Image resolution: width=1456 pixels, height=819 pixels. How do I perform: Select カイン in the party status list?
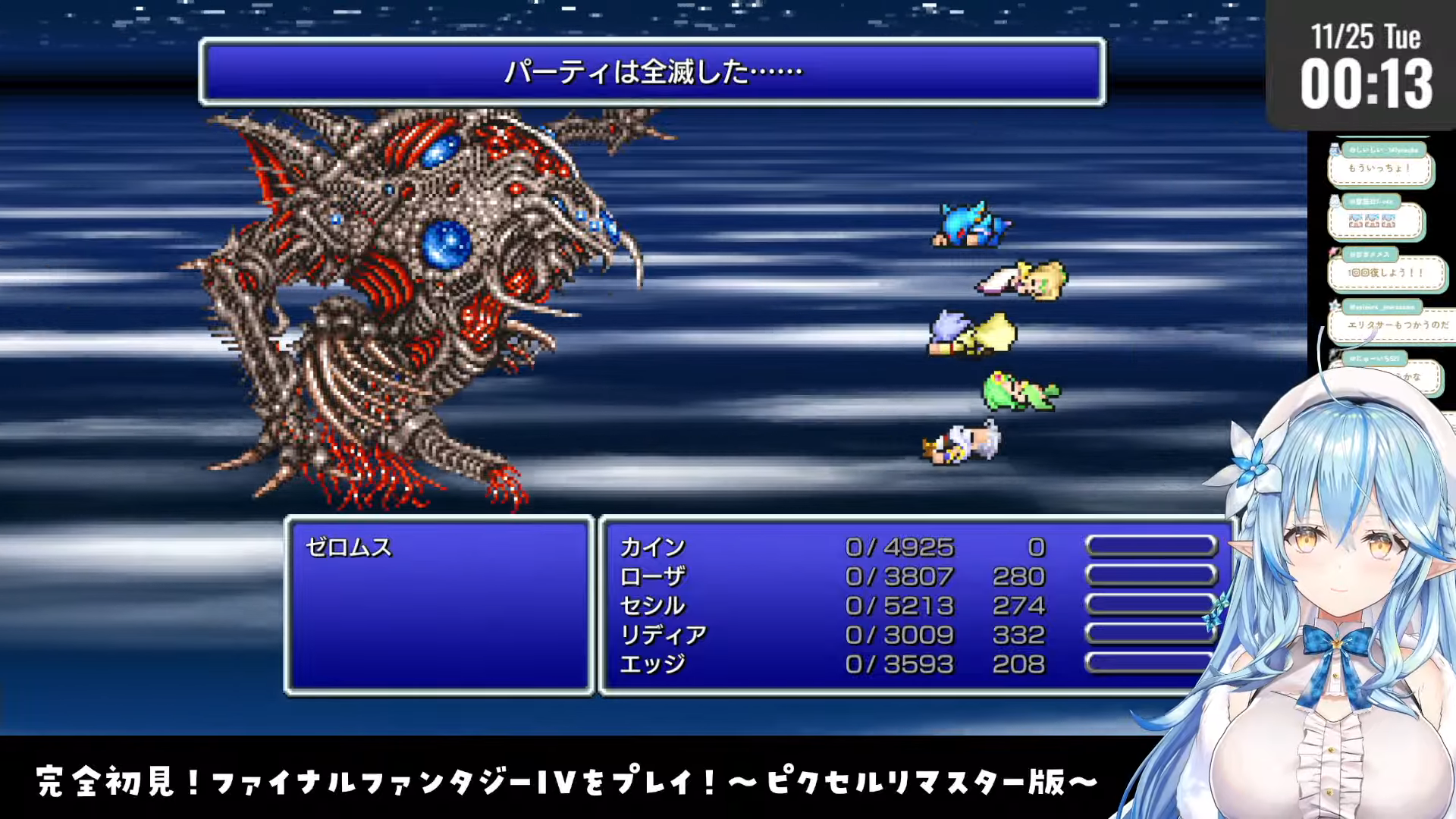(653, 547)
